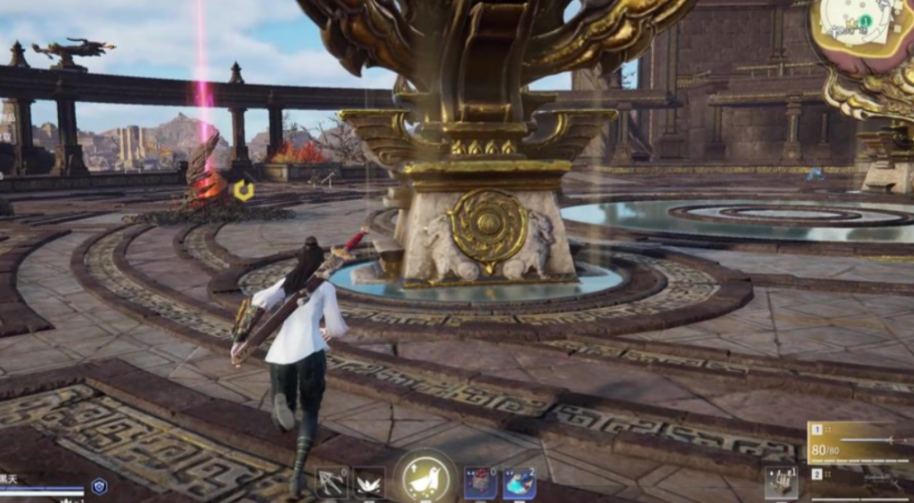Screen dimensions: 914x503
Task: Click the green numbered marker on the minimap
Action: (862, 21)
